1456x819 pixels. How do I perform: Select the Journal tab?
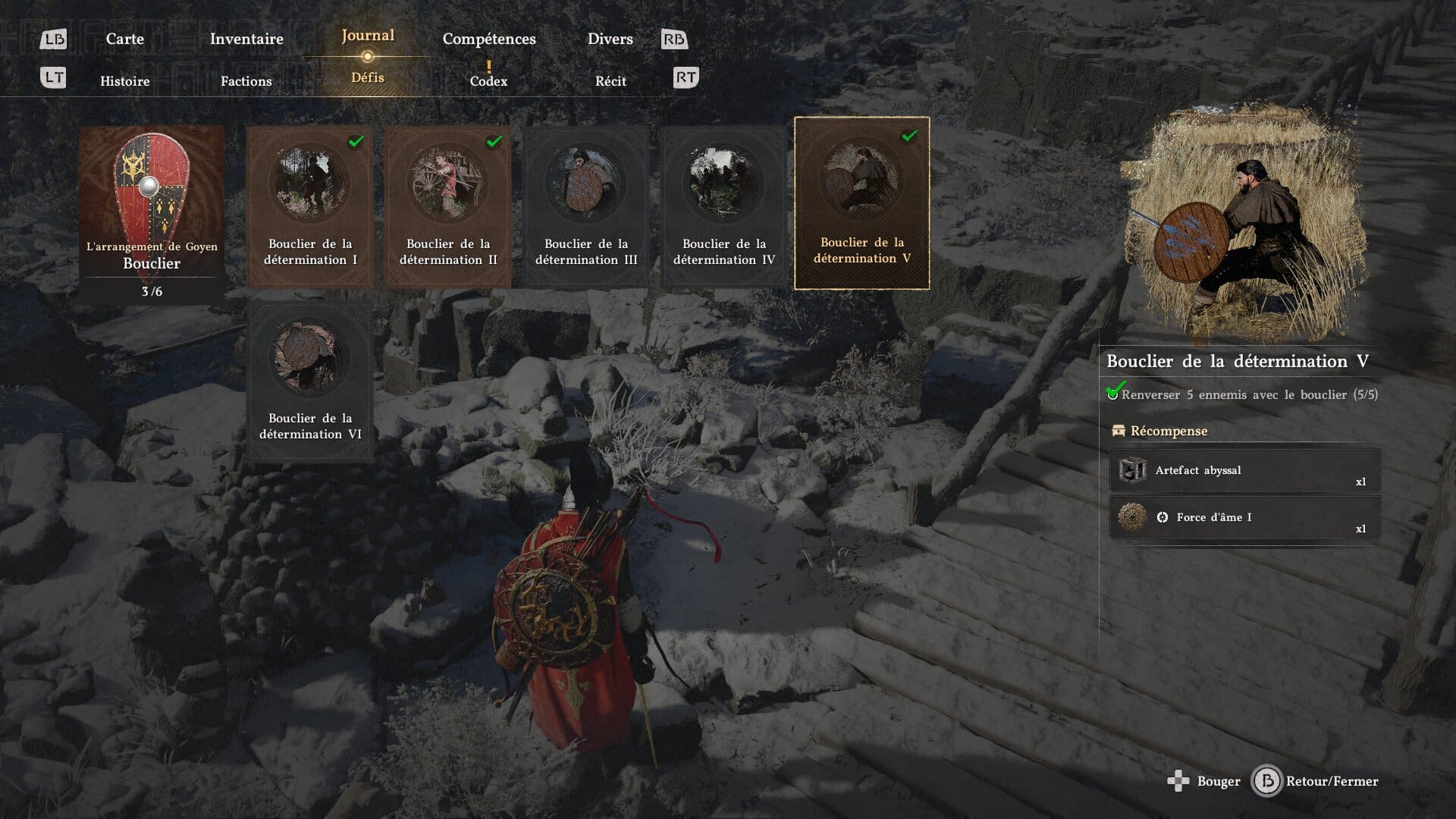[x=368, y=36]
